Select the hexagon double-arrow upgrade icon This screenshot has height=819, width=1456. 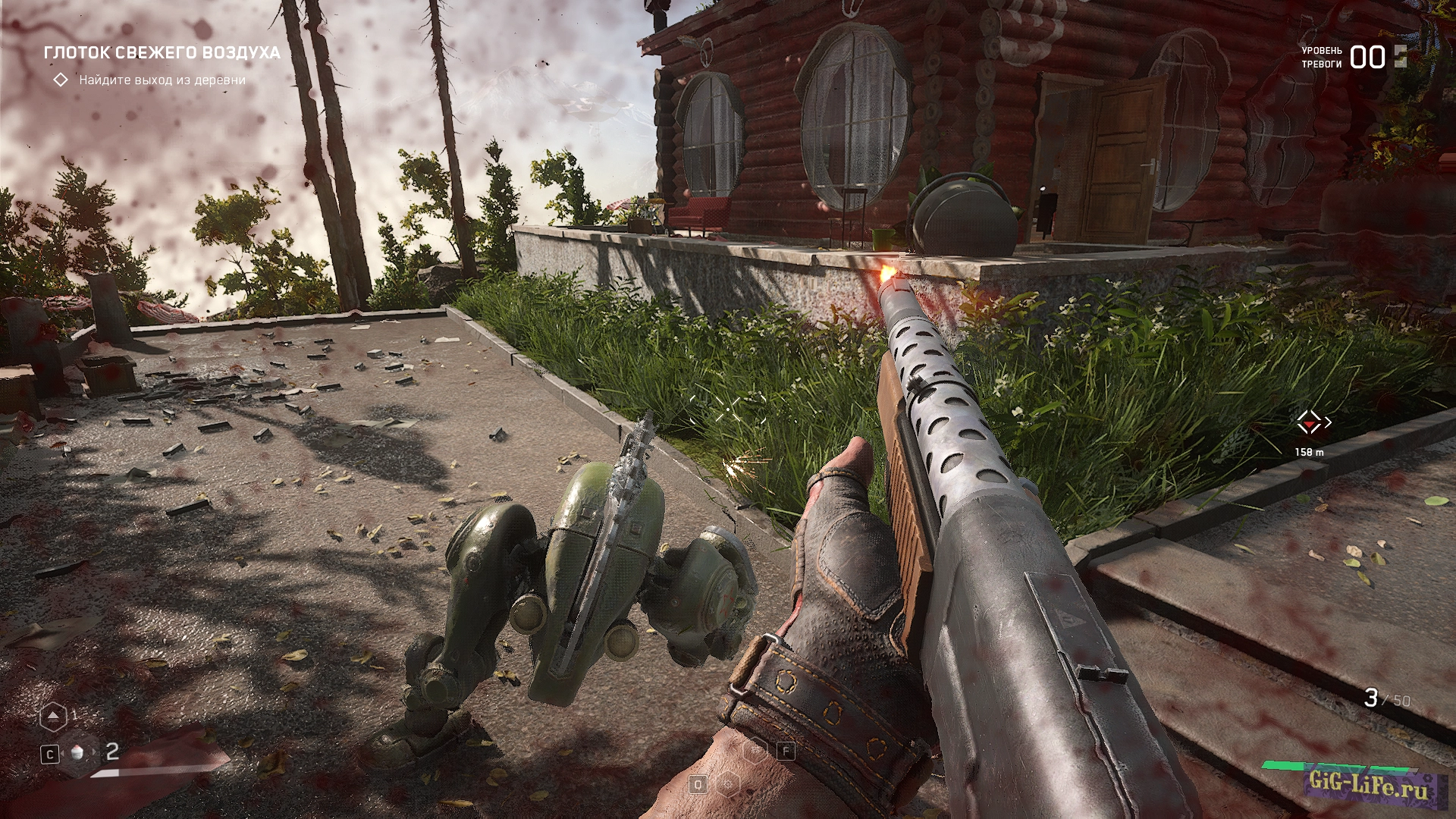tap(52, 716)
